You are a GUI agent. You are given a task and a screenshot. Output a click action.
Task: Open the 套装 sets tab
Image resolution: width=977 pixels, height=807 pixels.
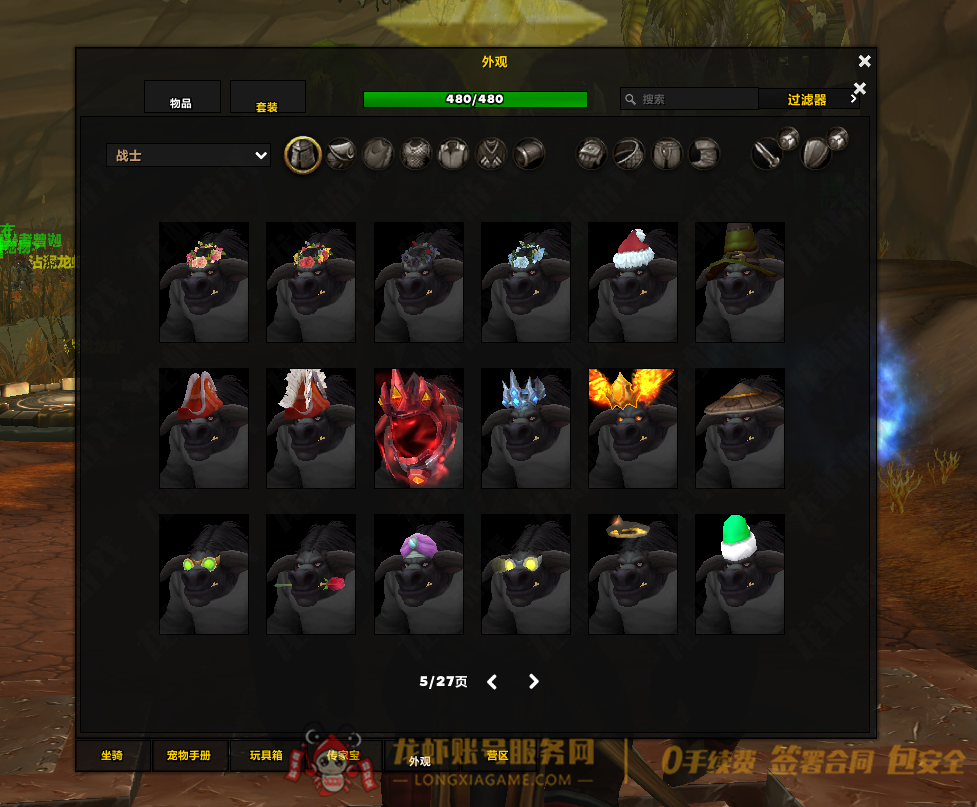(267, 98)
